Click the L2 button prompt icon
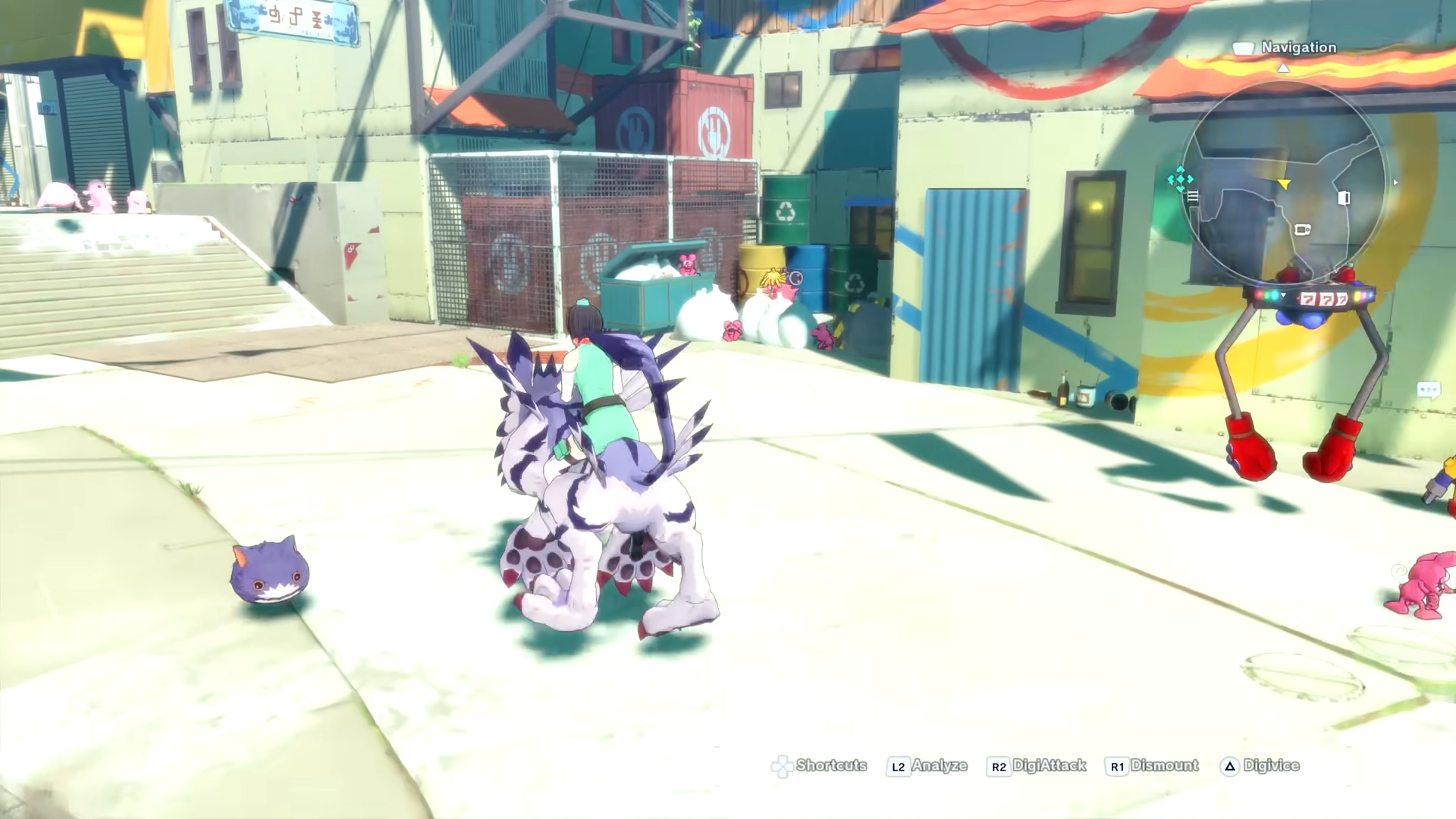This screenshot has height=819, width=1456. 897,765
